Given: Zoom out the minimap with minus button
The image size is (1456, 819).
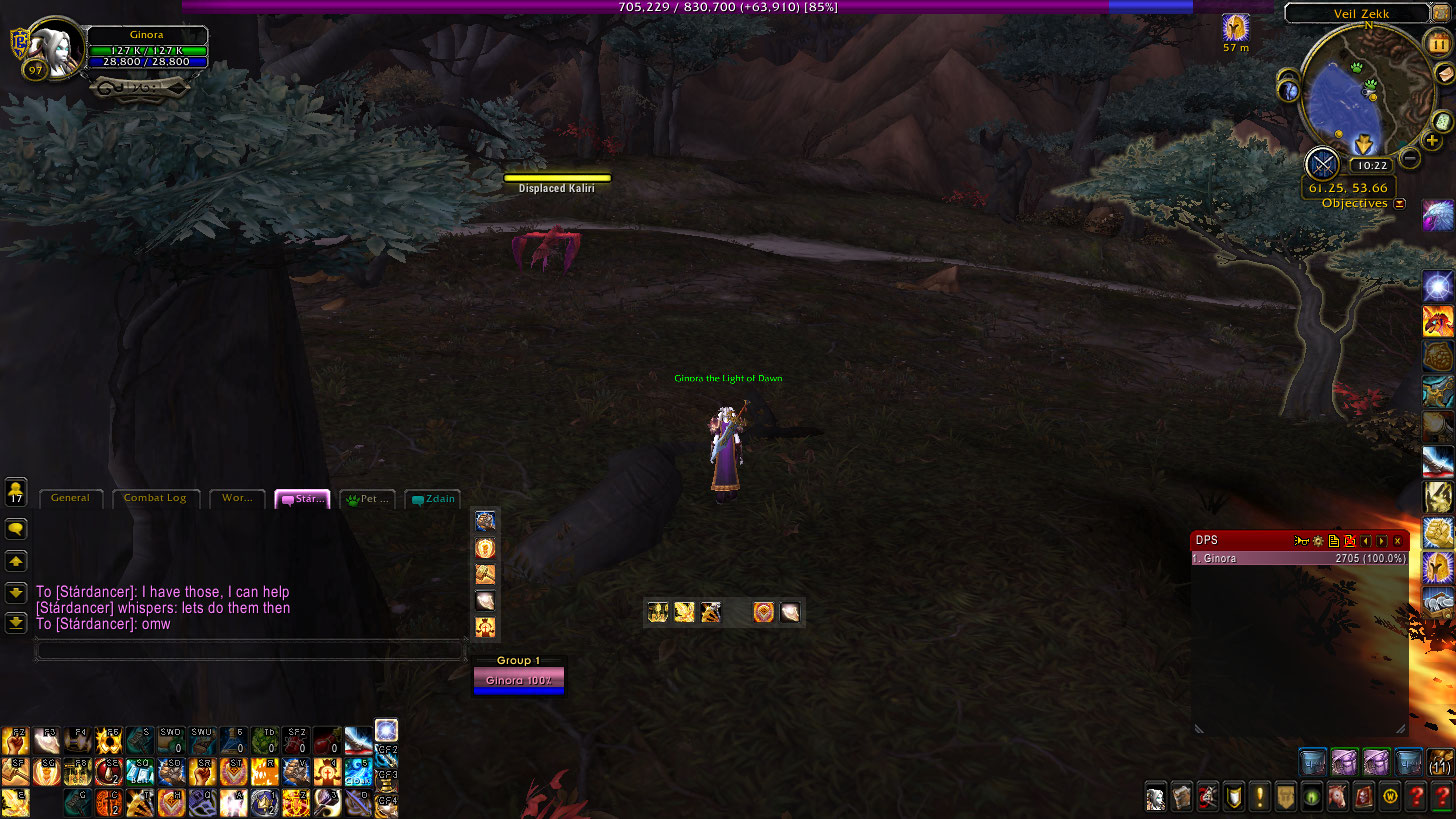Looking at the screenshot, I should click(1409, 157).
